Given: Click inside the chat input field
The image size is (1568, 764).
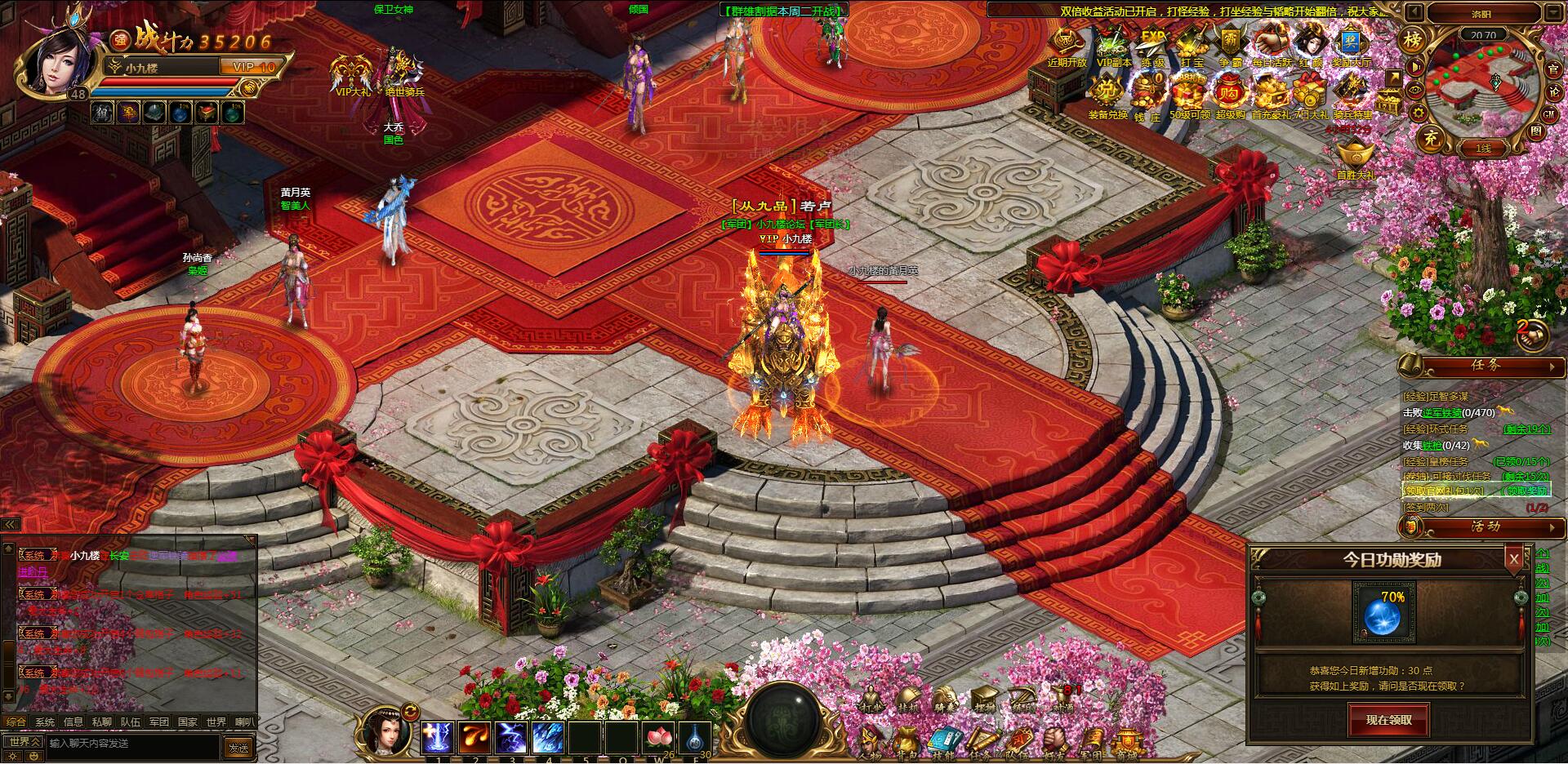Looking at the screenshot, I should click(122, 747).
